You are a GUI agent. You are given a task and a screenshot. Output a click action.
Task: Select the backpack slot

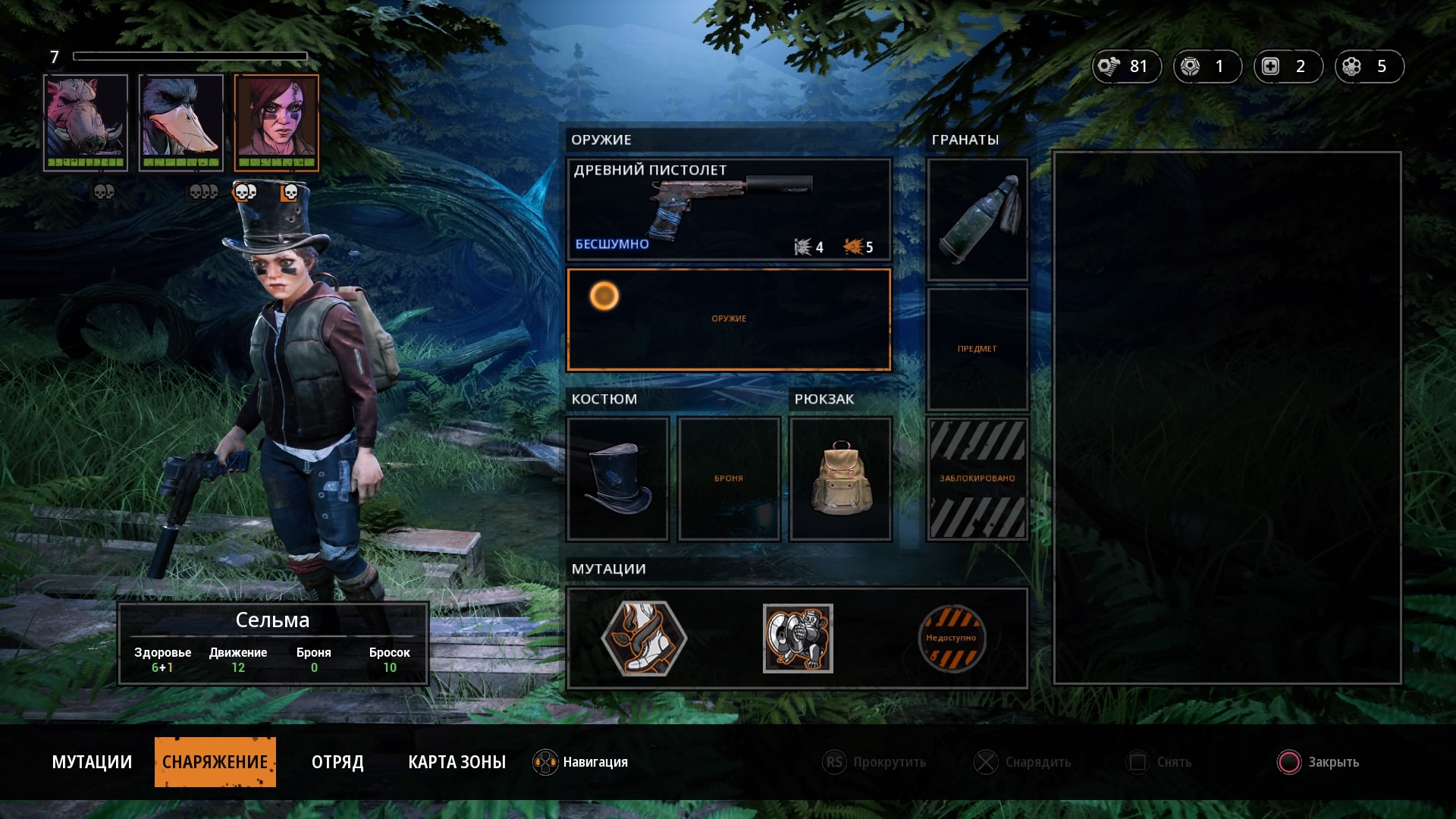click(840, 479)
